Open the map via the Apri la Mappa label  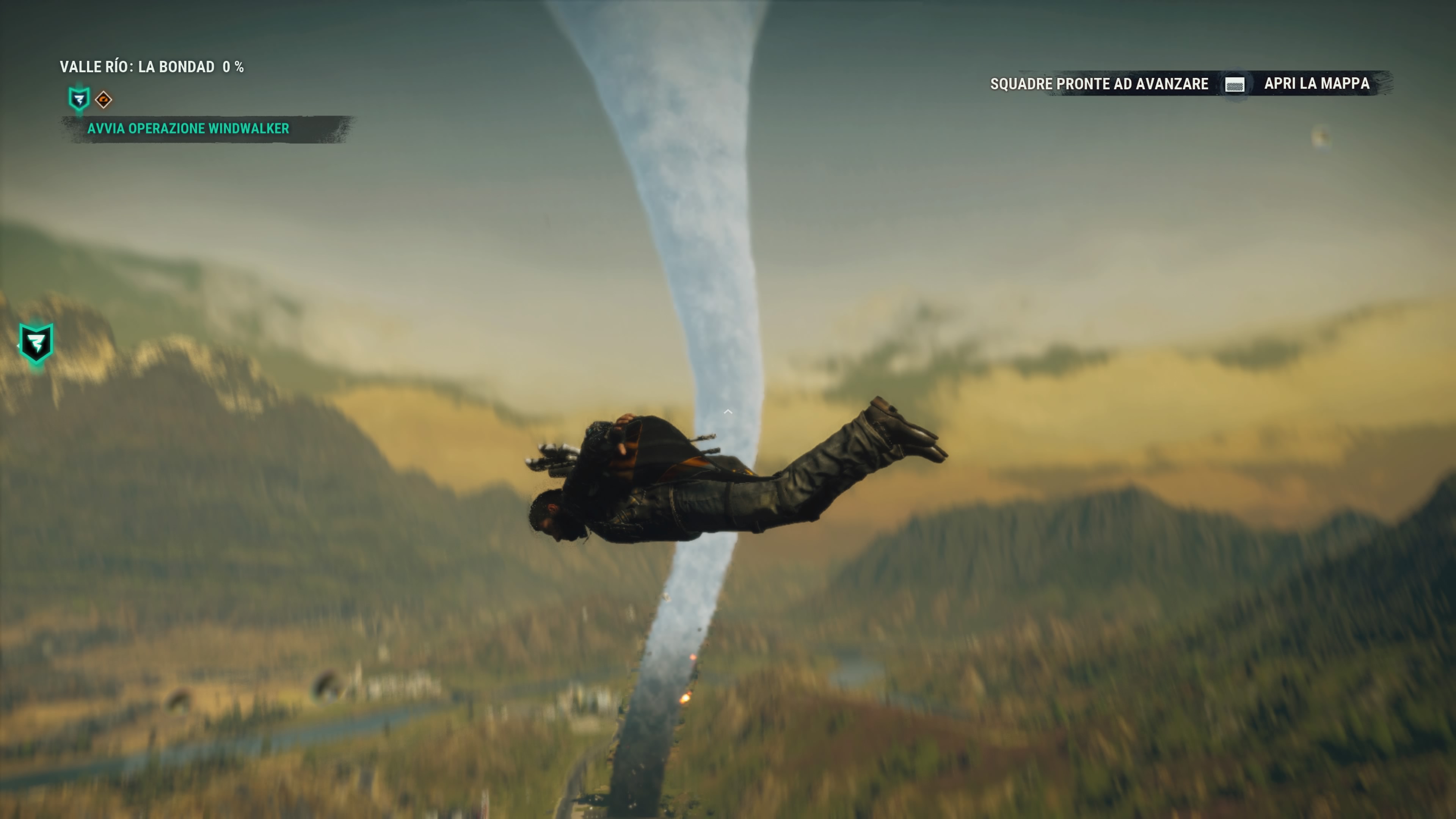tap(1316, 84)
